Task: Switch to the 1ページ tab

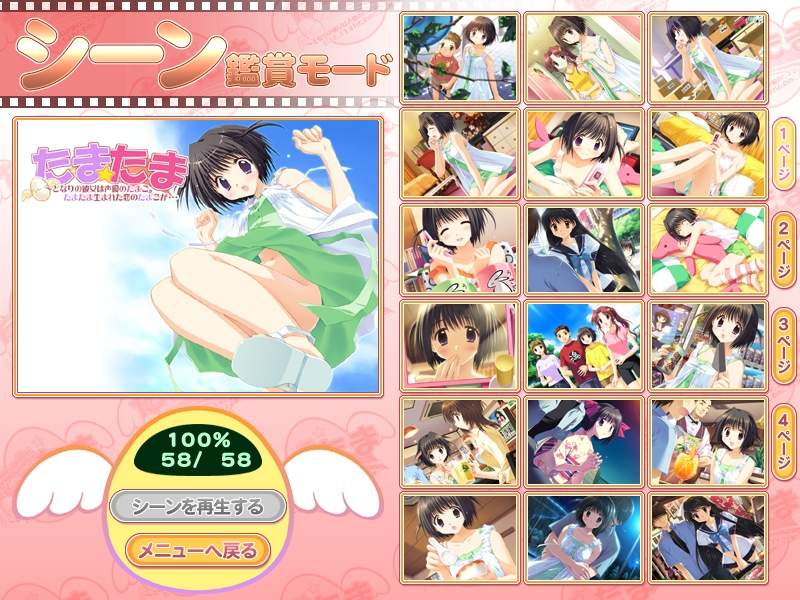Action: (x=783, y=158)
